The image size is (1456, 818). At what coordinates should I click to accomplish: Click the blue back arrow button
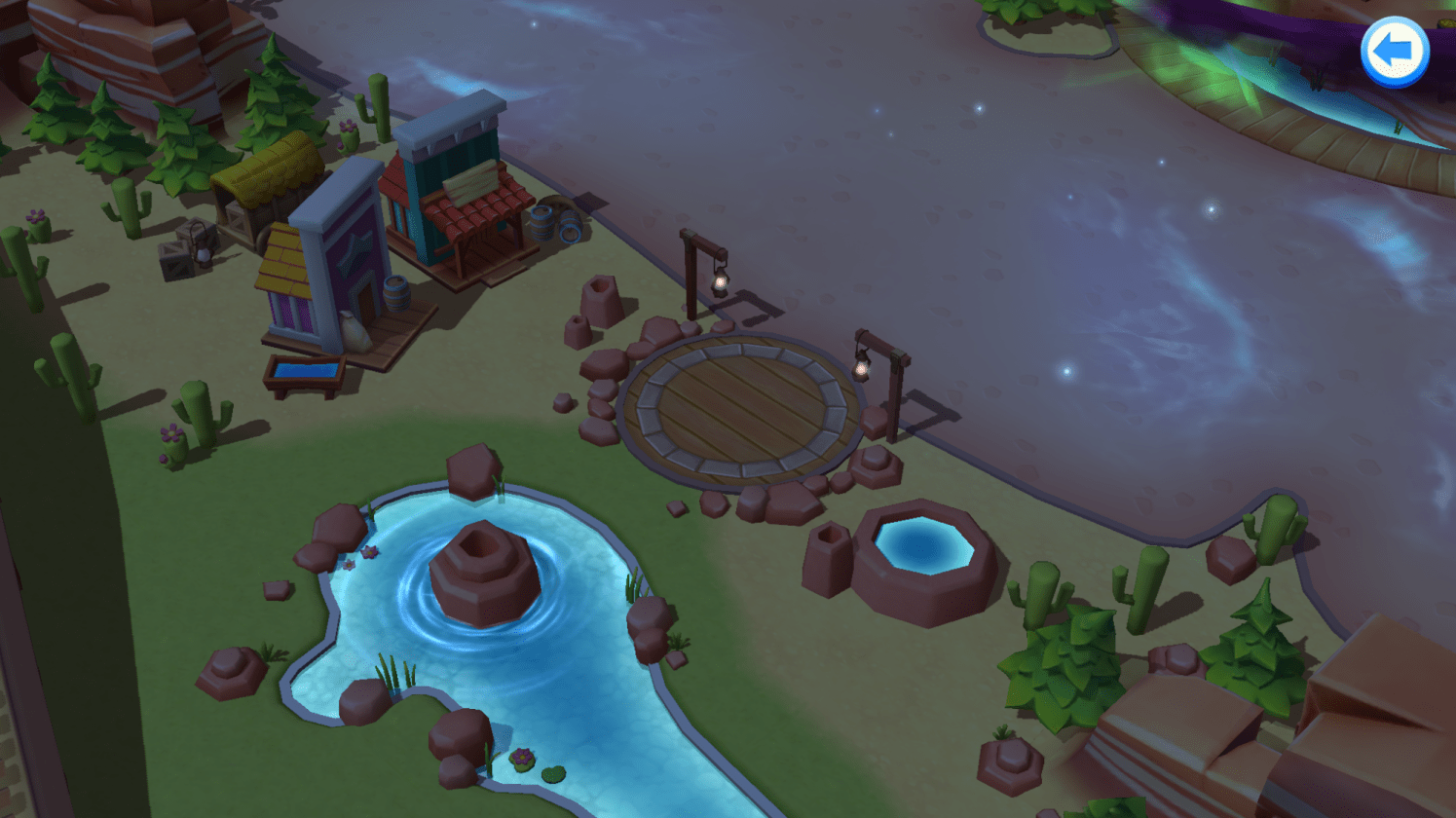pos(1394,51)
